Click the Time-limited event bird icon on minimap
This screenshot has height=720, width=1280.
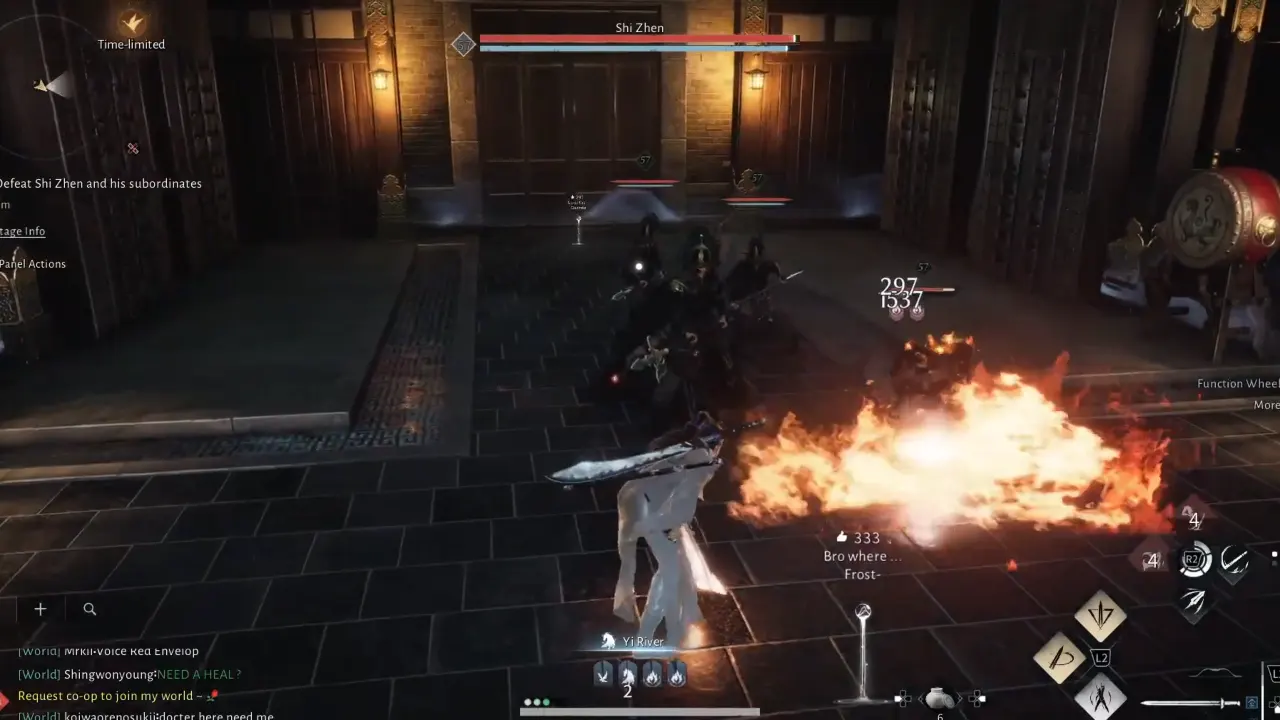tap(130, 22)
